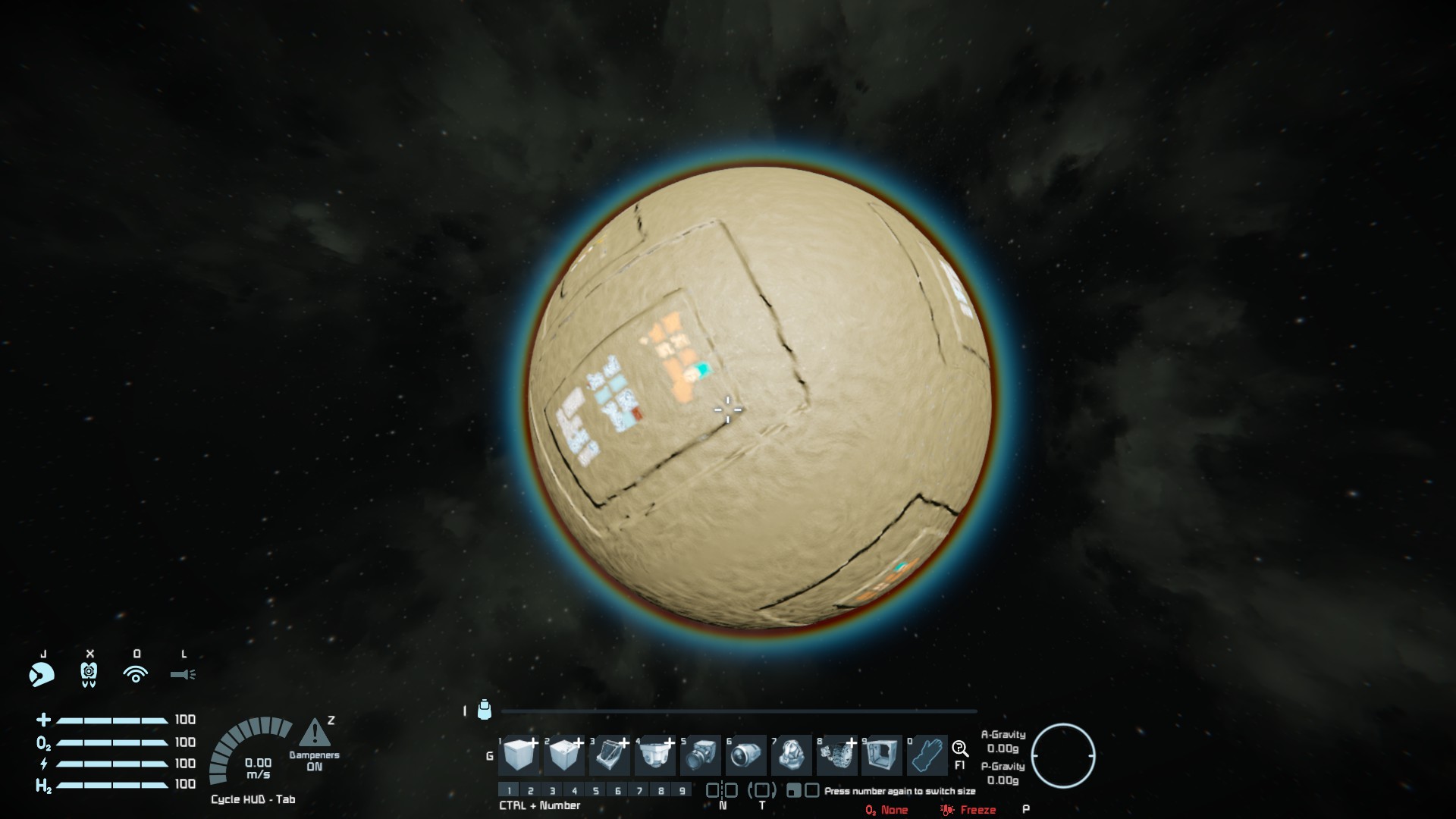The width and height of the screenshot is (1456, 819).
Task: Switch to toolbar page 9
Action: [682, 790]
